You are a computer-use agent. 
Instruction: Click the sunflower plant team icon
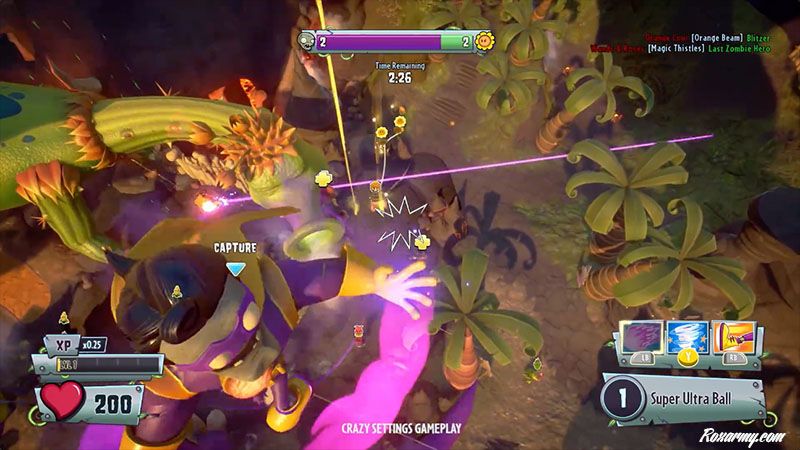pos(486,42)
